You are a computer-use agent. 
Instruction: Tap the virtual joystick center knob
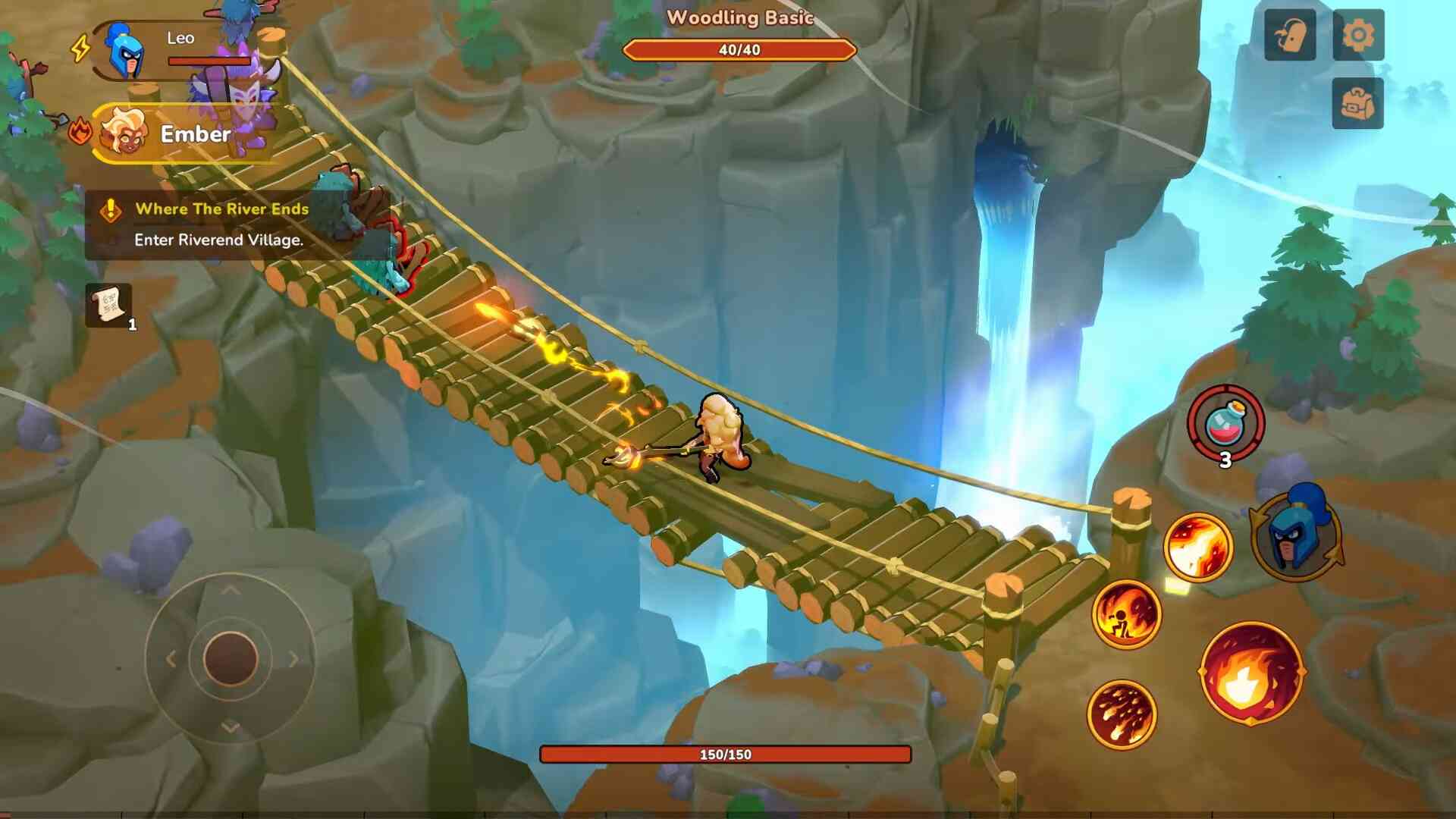(x=231, y=658)
